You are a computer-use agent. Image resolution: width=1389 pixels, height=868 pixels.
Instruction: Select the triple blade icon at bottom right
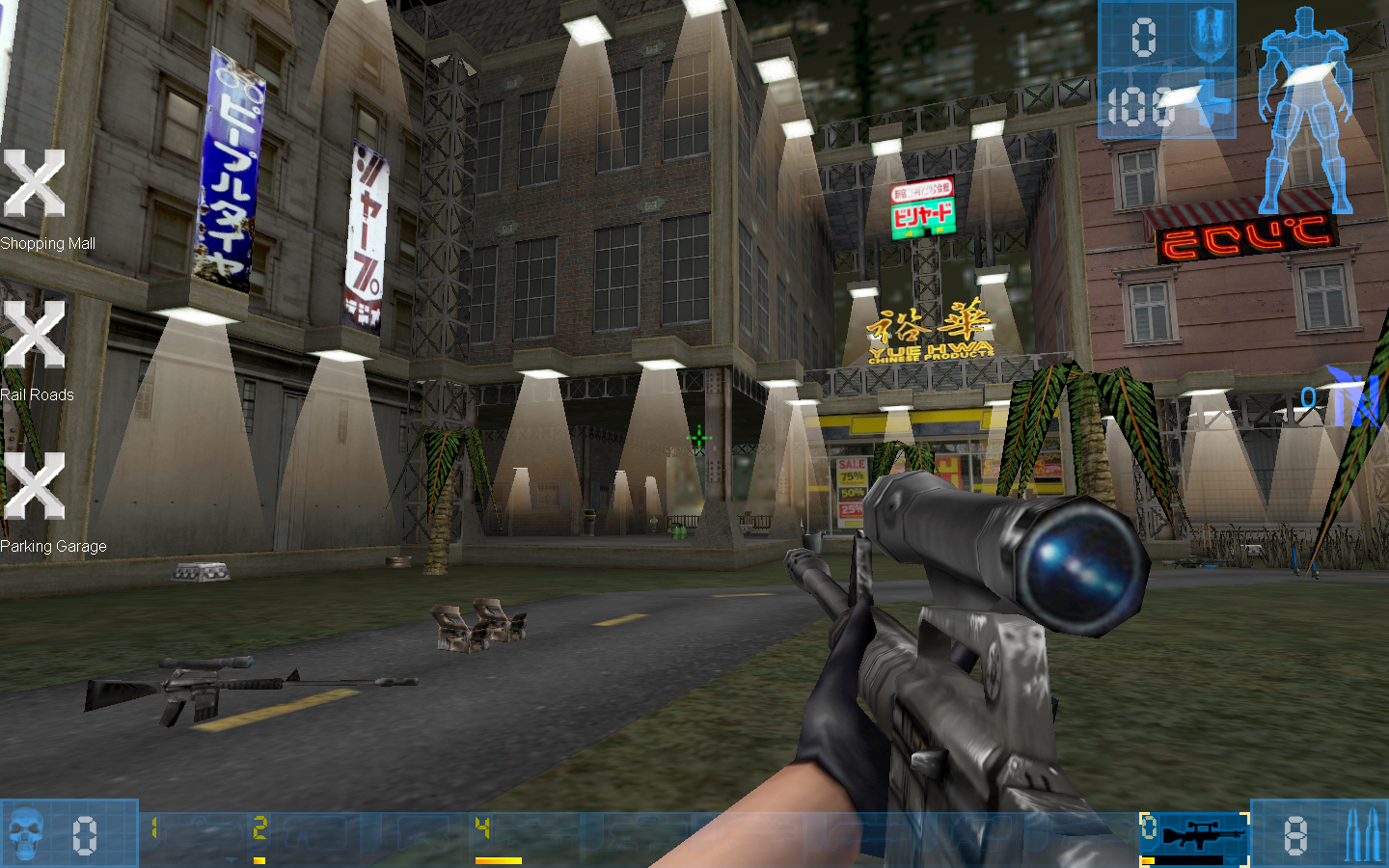click(1362, 833)
